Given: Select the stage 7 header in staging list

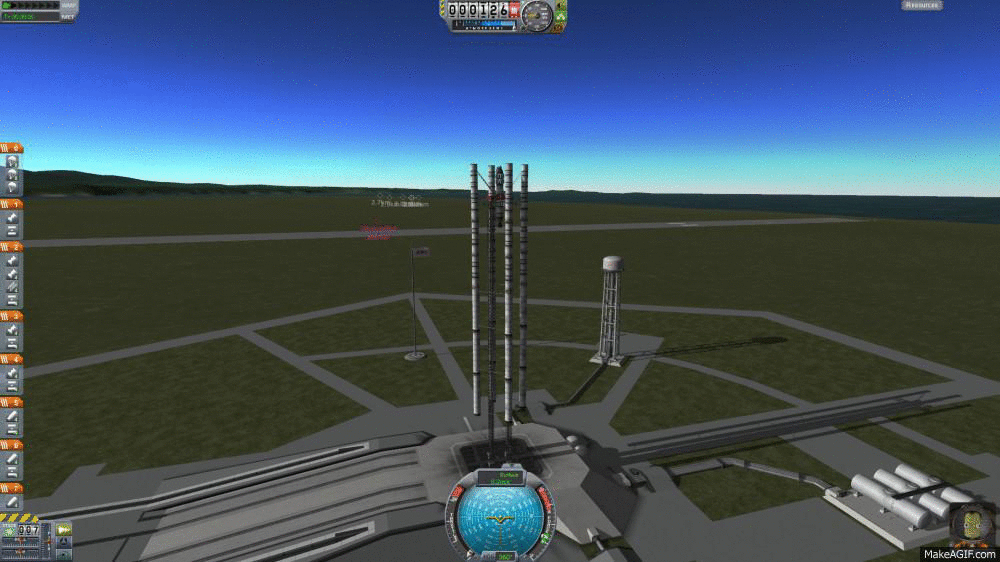Looking at the screenshot, I should [12, 487].
